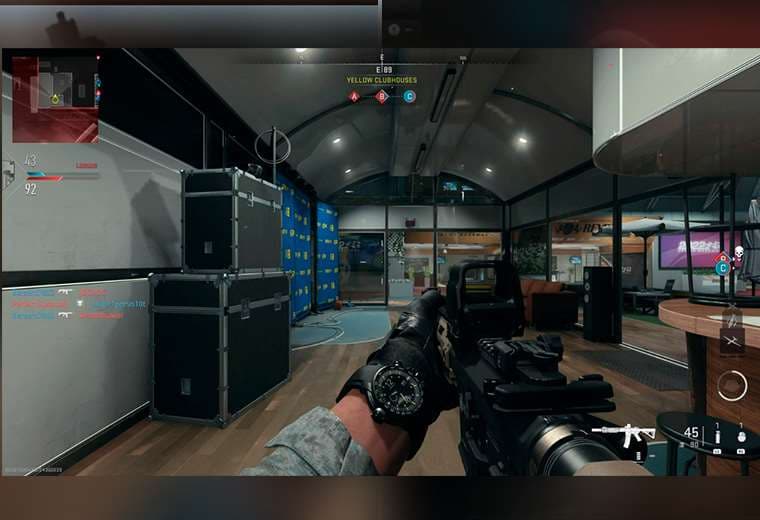Click the skull marker beside the C waypoint
This screenshot has height=520, width=760.
coord(738,255)
